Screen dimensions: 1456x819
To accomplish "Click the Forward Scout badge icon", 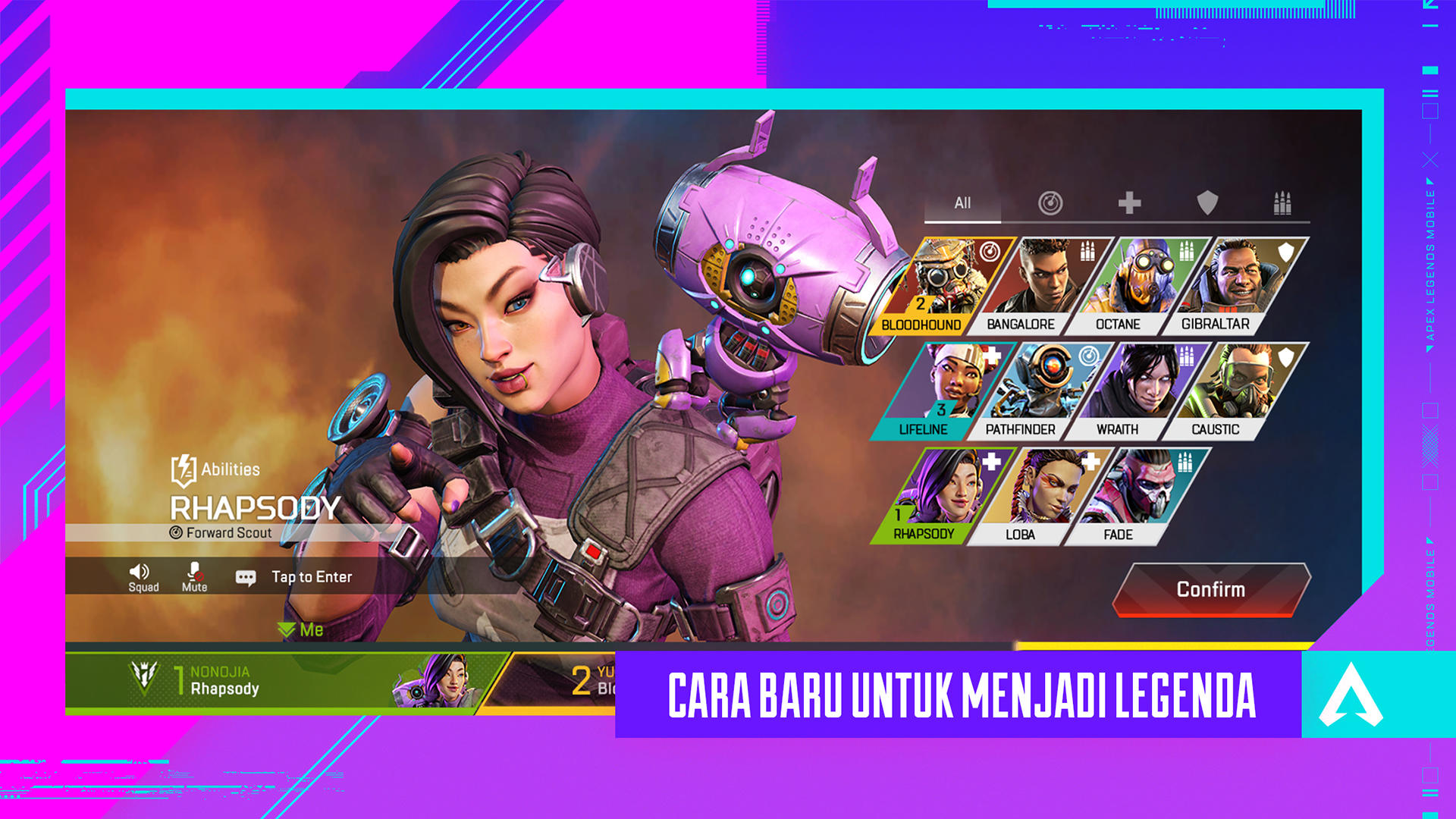I will click(176, 533).
